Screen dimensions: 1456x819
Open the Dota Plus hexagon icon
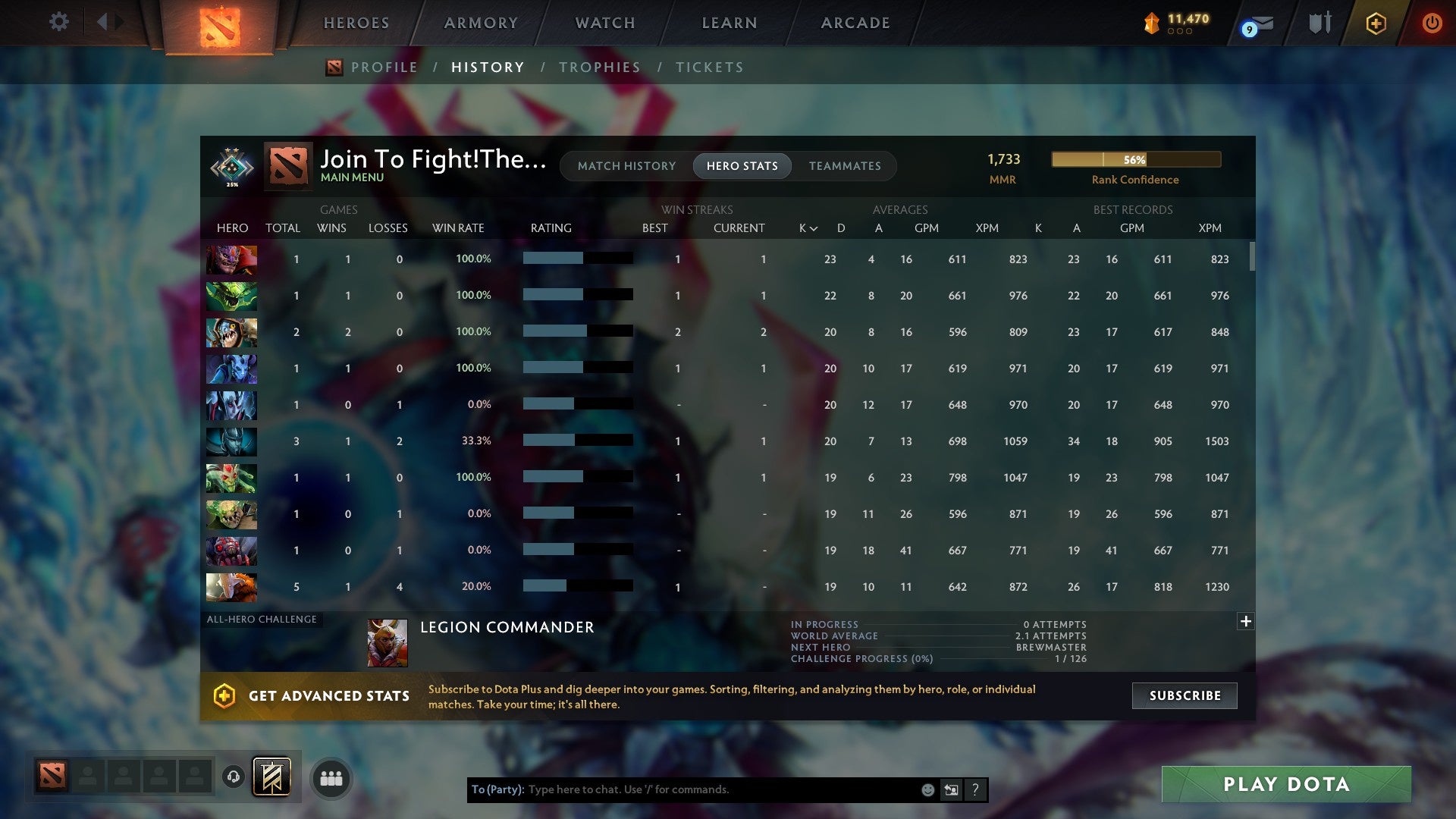(x=1375, y=23)
